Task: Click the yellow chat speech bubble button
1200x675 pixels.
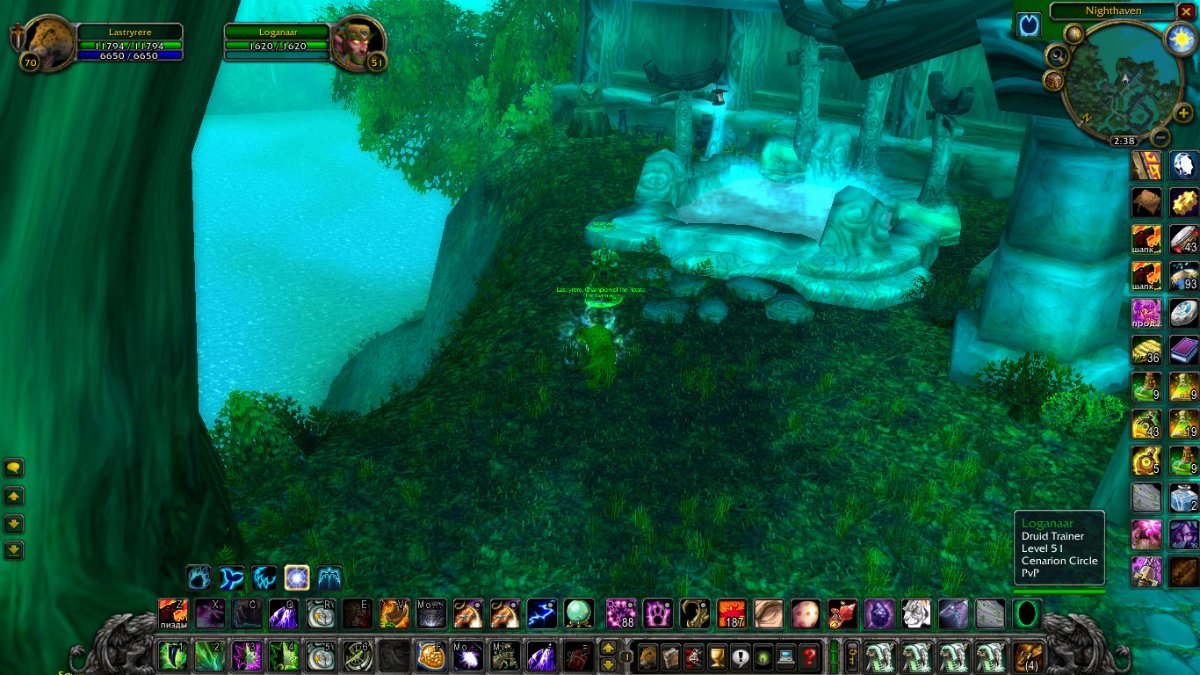Action: (x=14, y=467)
